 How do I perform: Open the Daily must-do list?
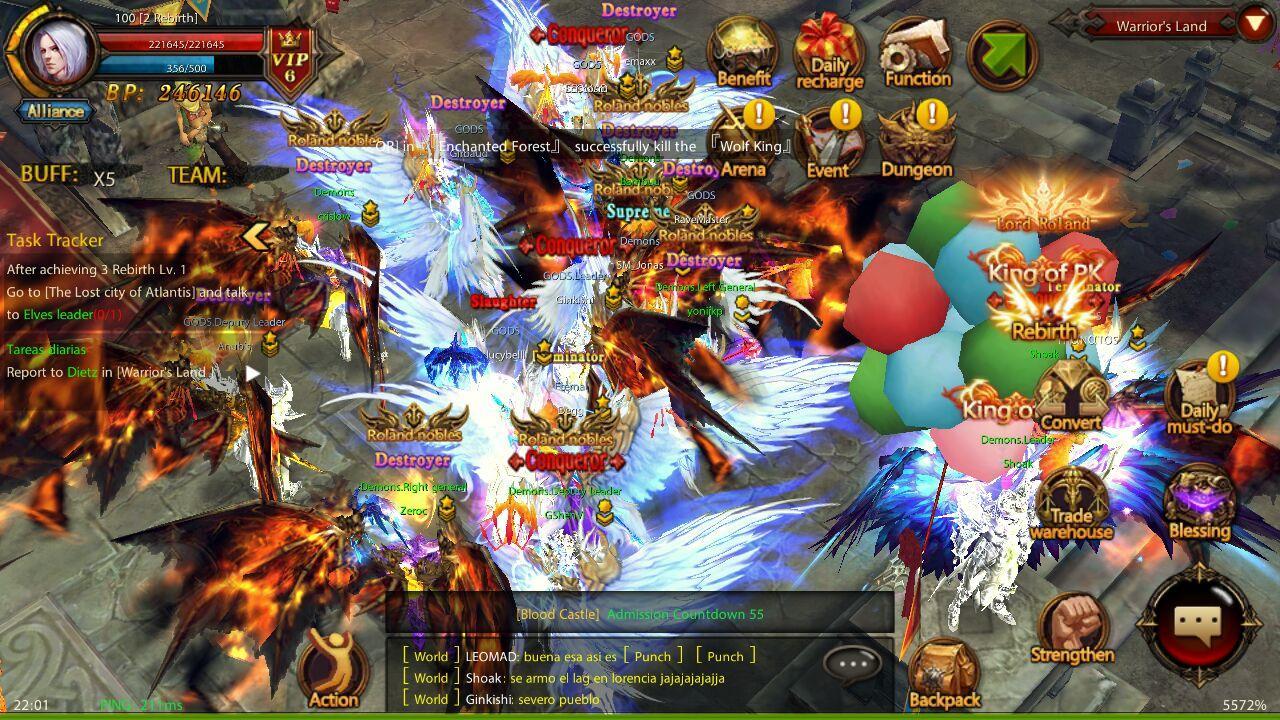[x=1199, y=398]
